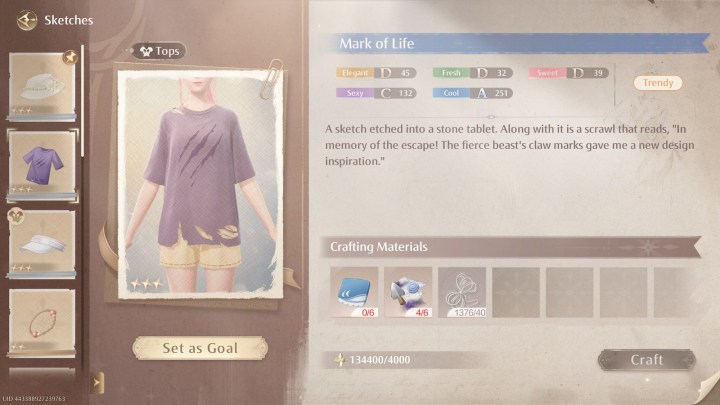Inspect the material showing 4/6 count
720x405 pixels.
tap(408, 290)
